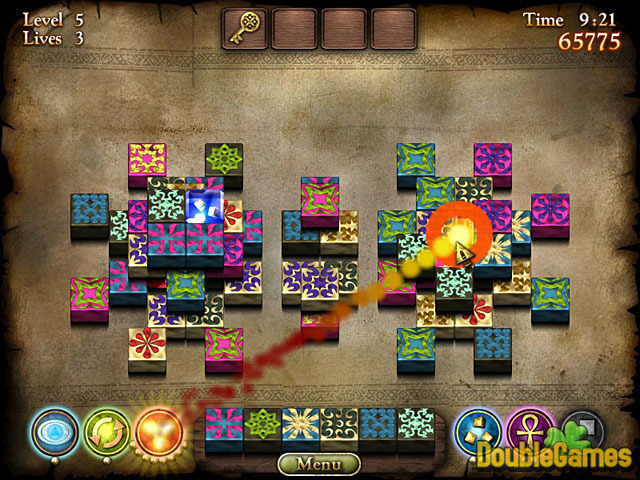Click the glowing blue highlighted board tile
The image size is (640, 480).
coord(204,208)
